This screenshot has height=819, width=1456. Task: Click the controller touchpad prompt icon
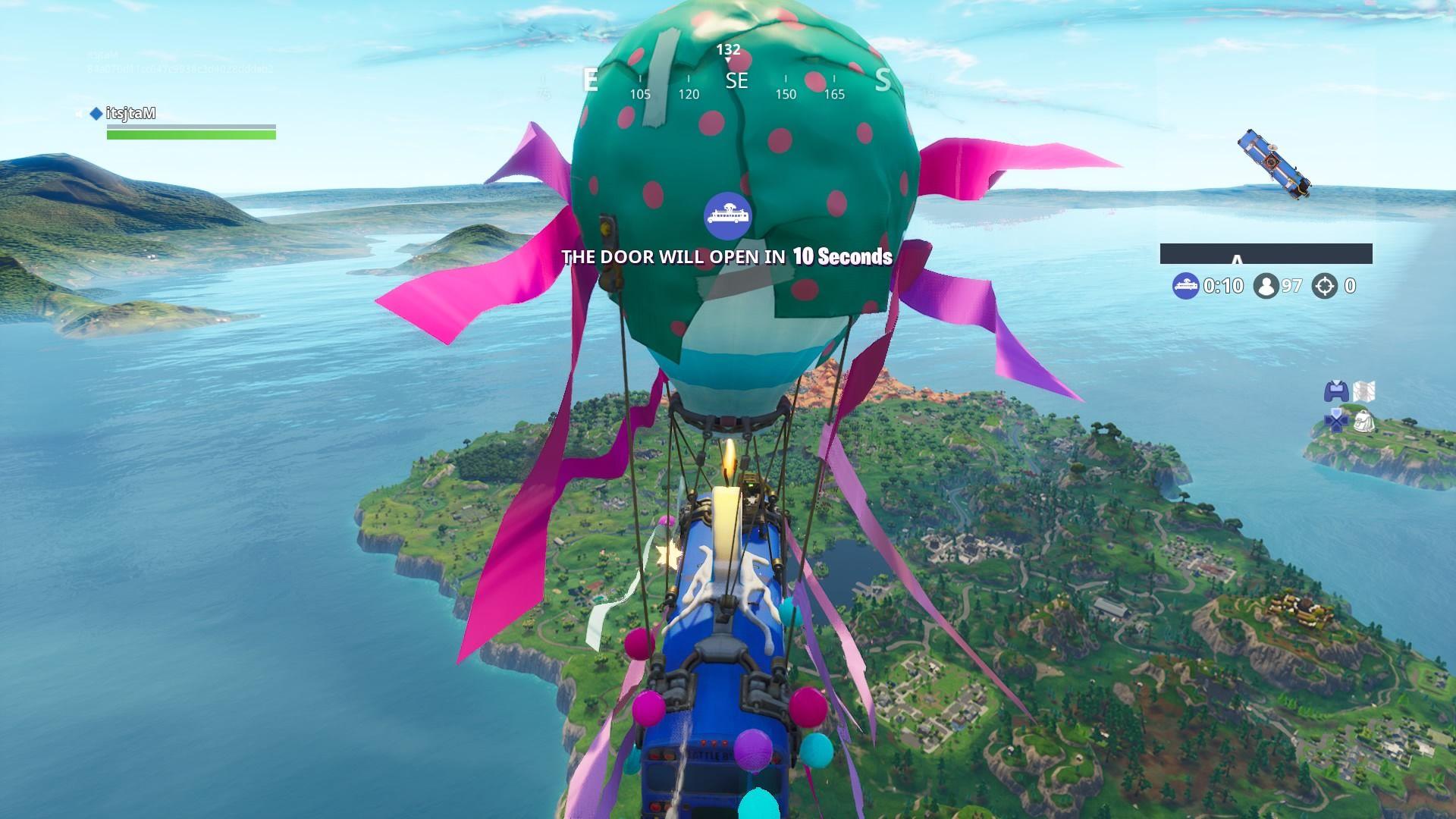pyautogui.click(x=1336, y=393)
